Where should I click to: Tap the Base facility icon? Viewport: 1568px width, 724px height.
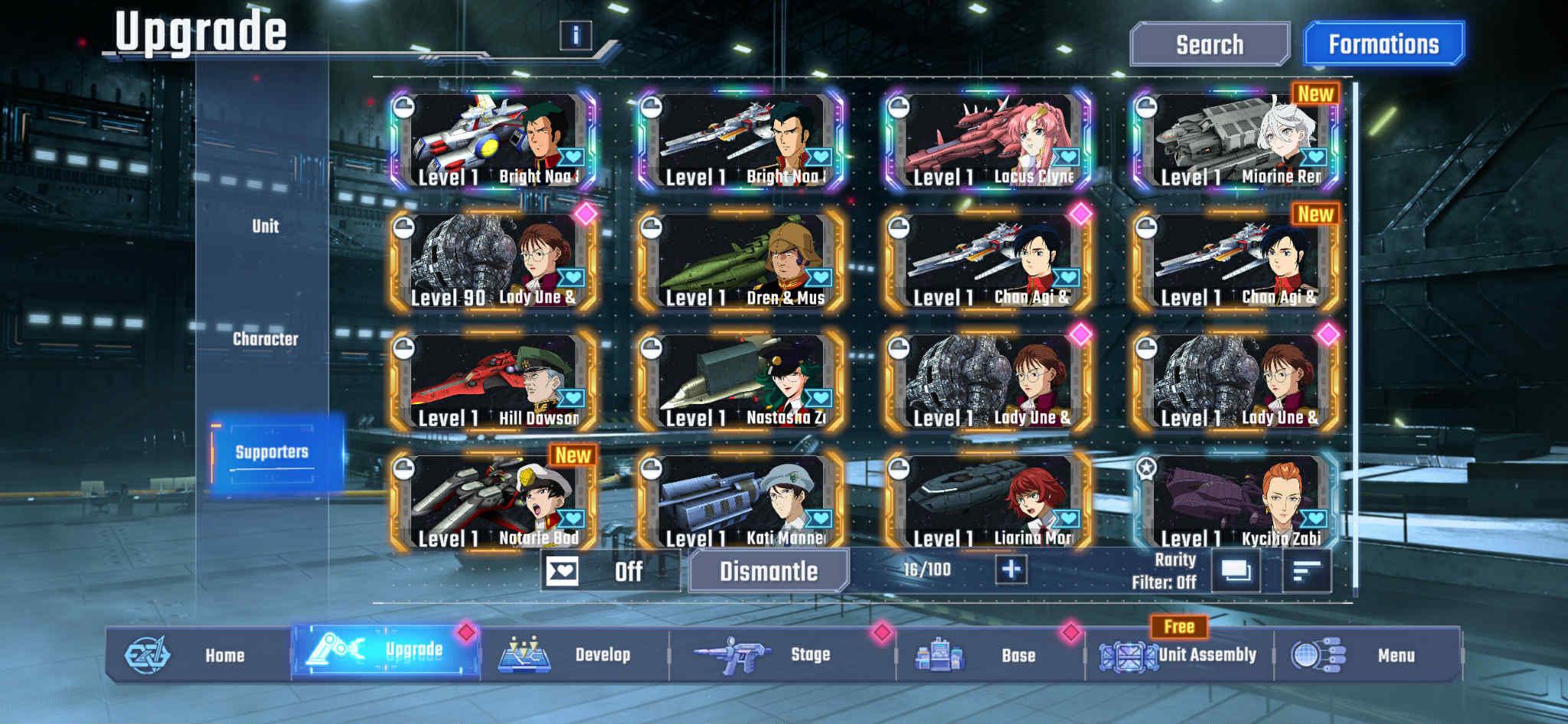(941, 654)
